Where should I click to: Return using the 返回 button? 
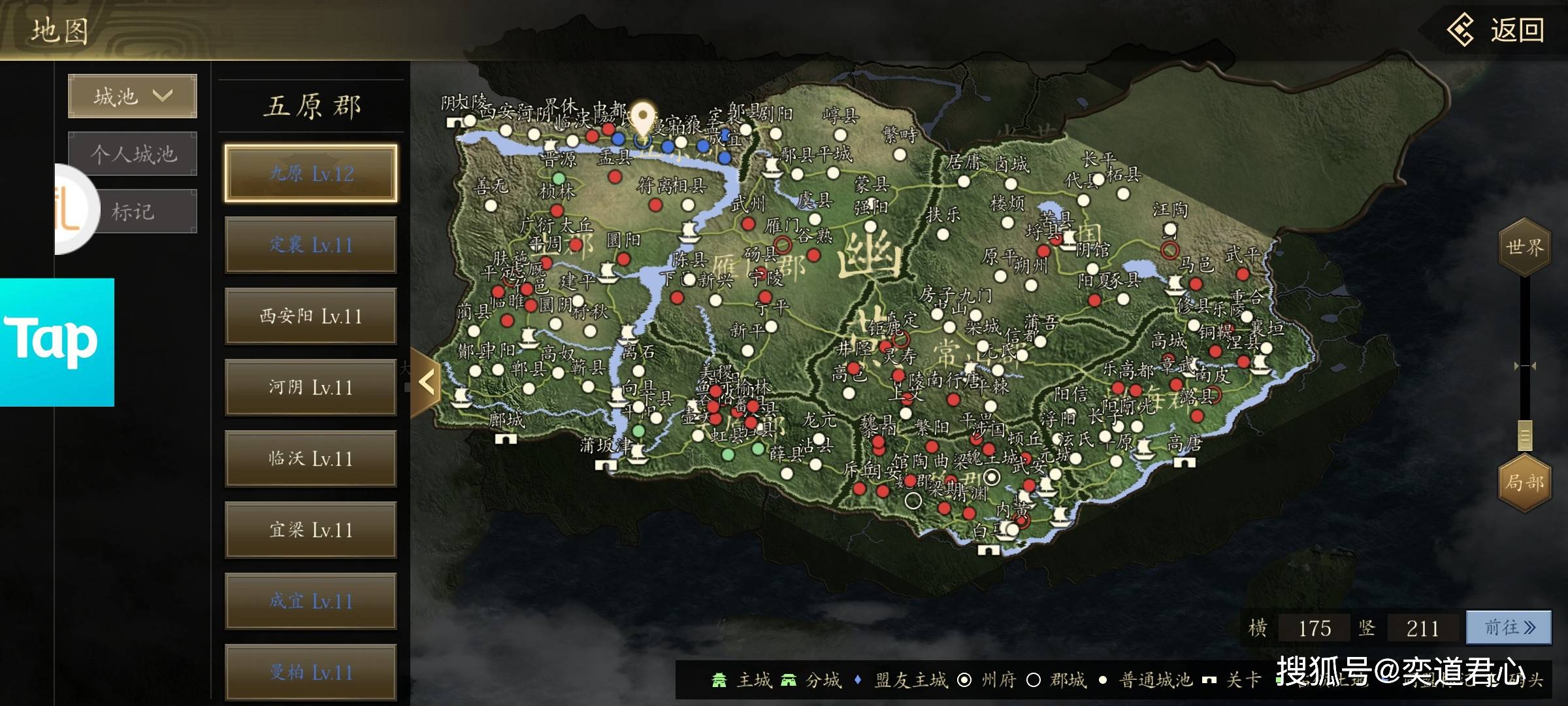coord(1496,31)
